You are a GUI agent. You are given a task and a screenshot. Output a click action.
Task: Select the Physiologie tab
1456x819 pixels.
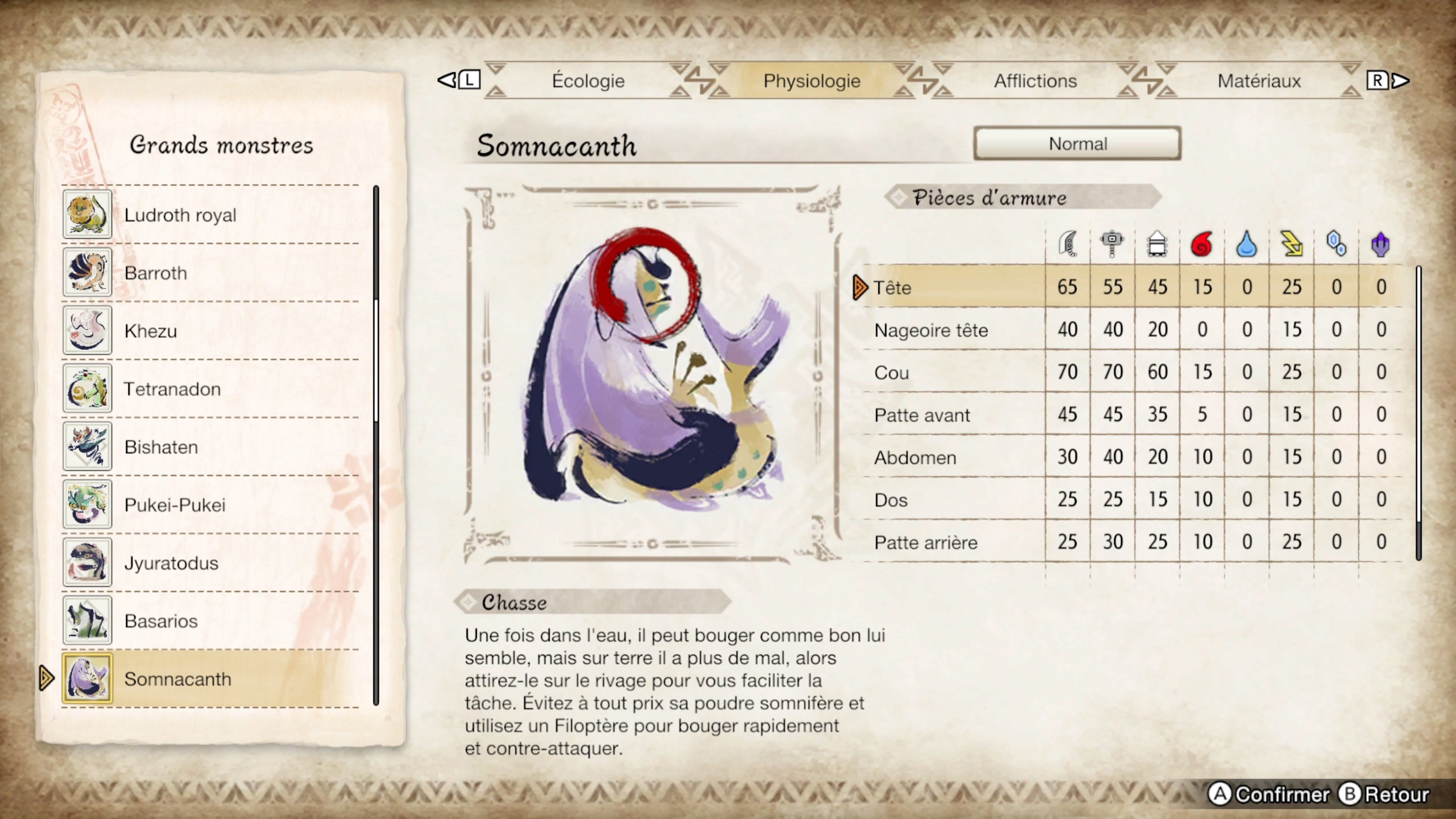[812, 81]
